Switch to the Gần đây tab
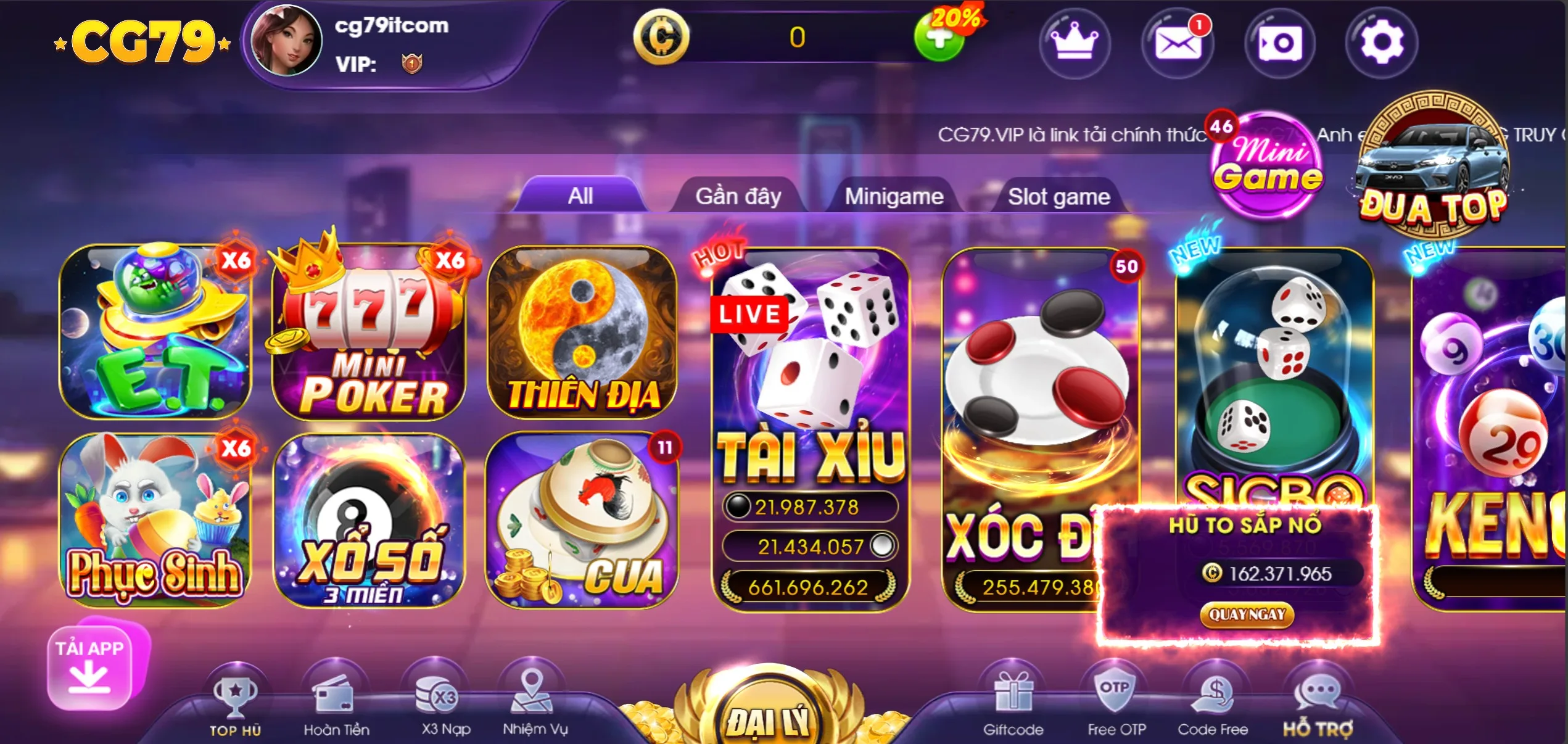The width and height of the screenshot is (1568, 744). [738, 196]
